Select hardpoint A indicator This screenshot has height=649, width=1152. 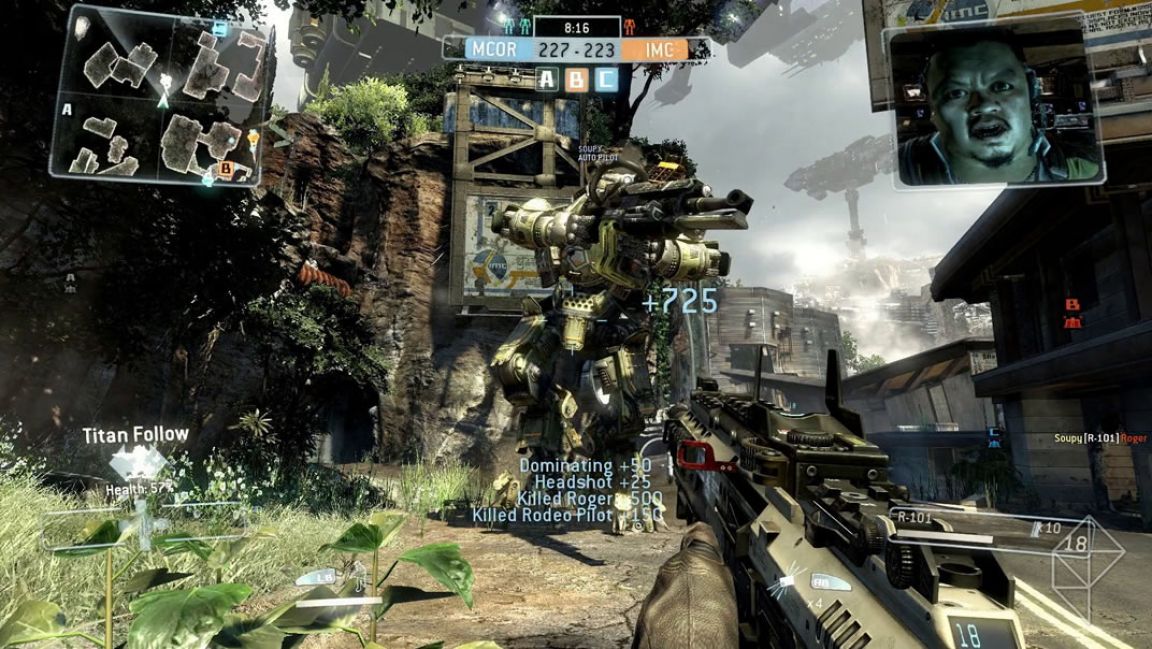coord(546,80)
